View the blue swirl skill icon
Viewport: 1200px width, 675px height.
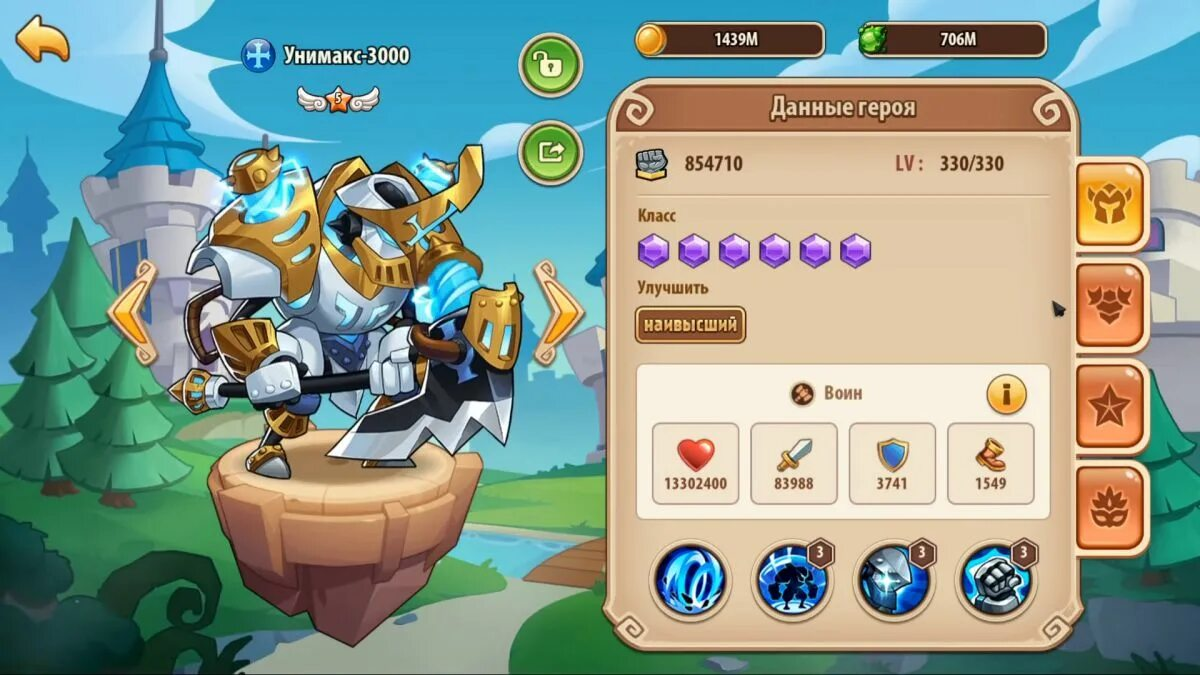point(690,581)
